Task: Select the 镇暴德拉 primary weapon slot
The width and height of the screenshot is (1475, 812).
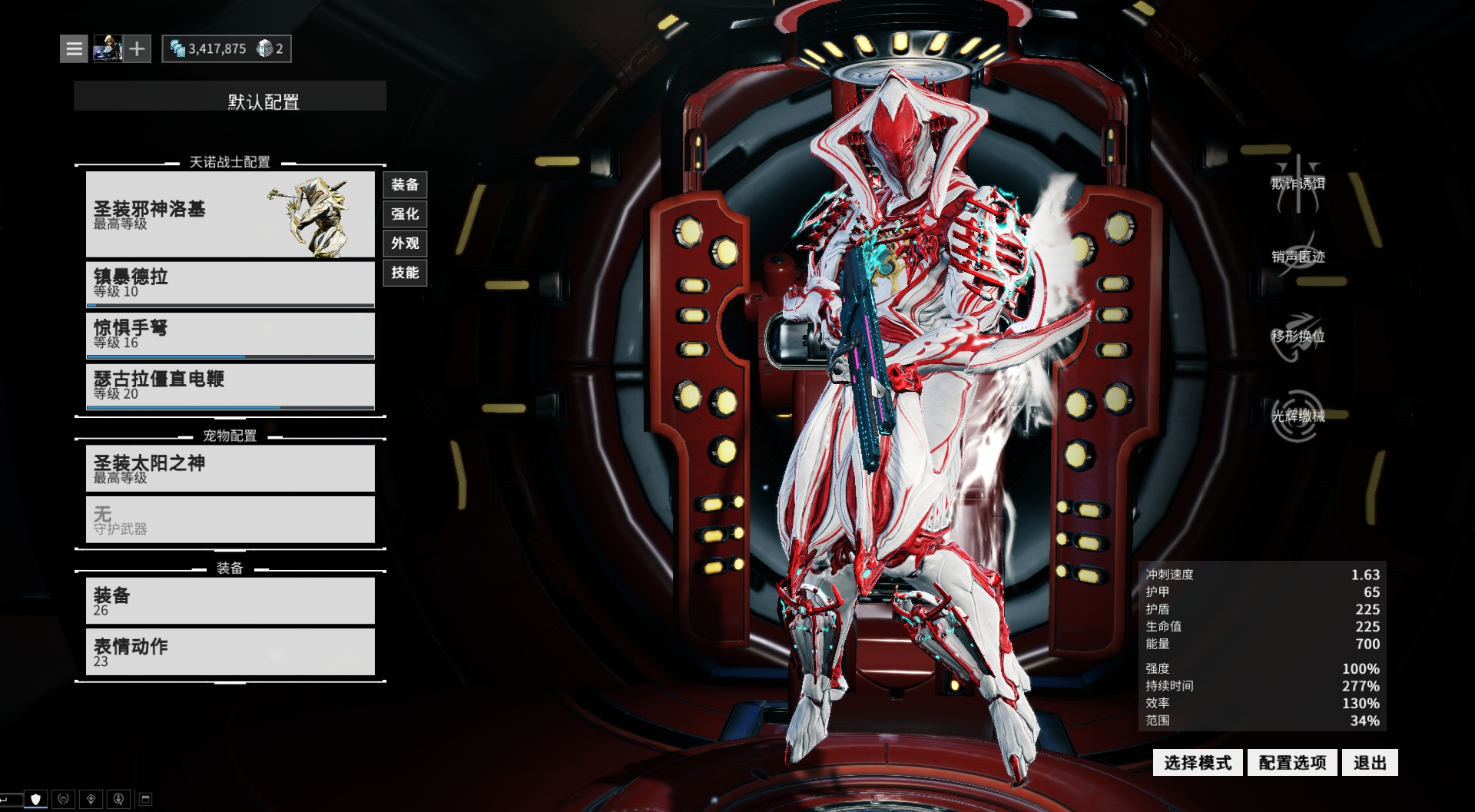Action: tap(230, 283)
